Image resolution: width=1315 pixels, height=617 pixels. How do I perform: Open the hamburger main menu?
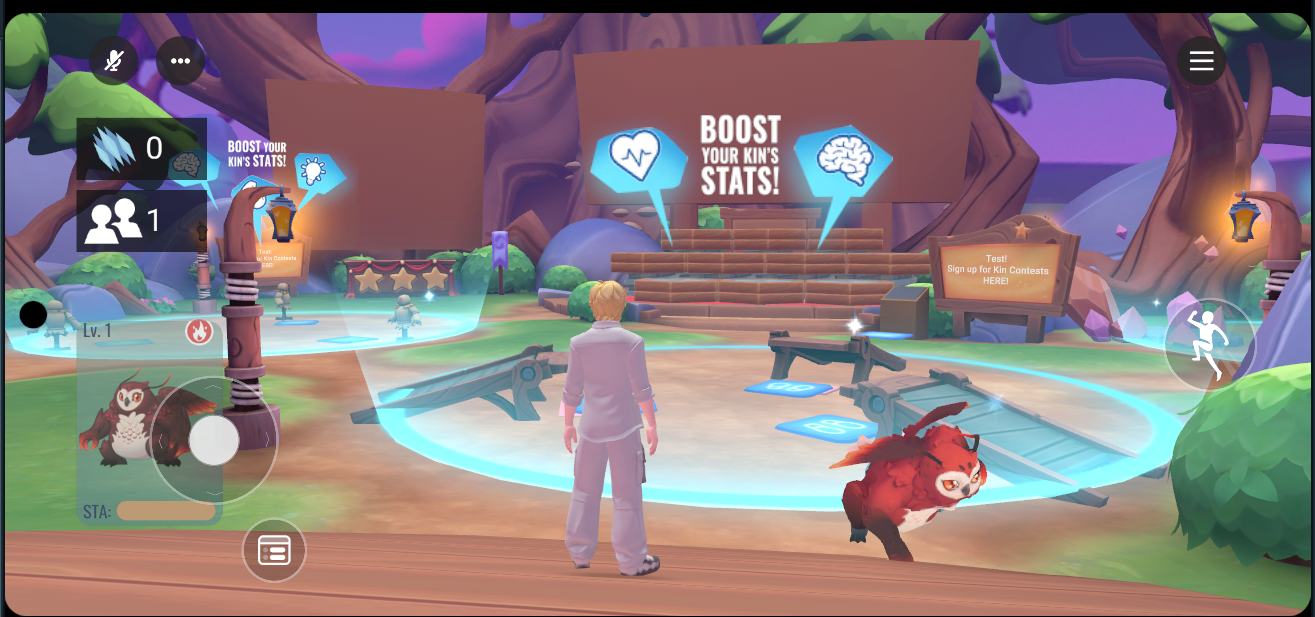[x=1201, y=62]
